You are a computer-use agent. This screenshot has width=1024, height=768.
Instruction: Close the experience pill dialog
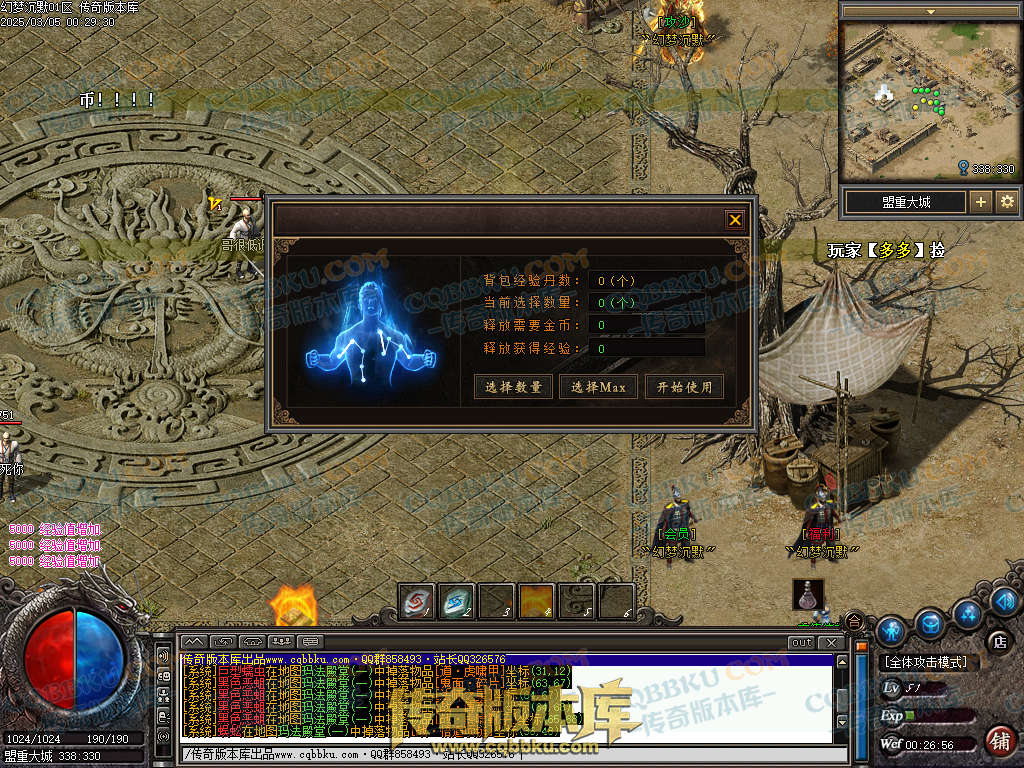(x=735, y=220)
